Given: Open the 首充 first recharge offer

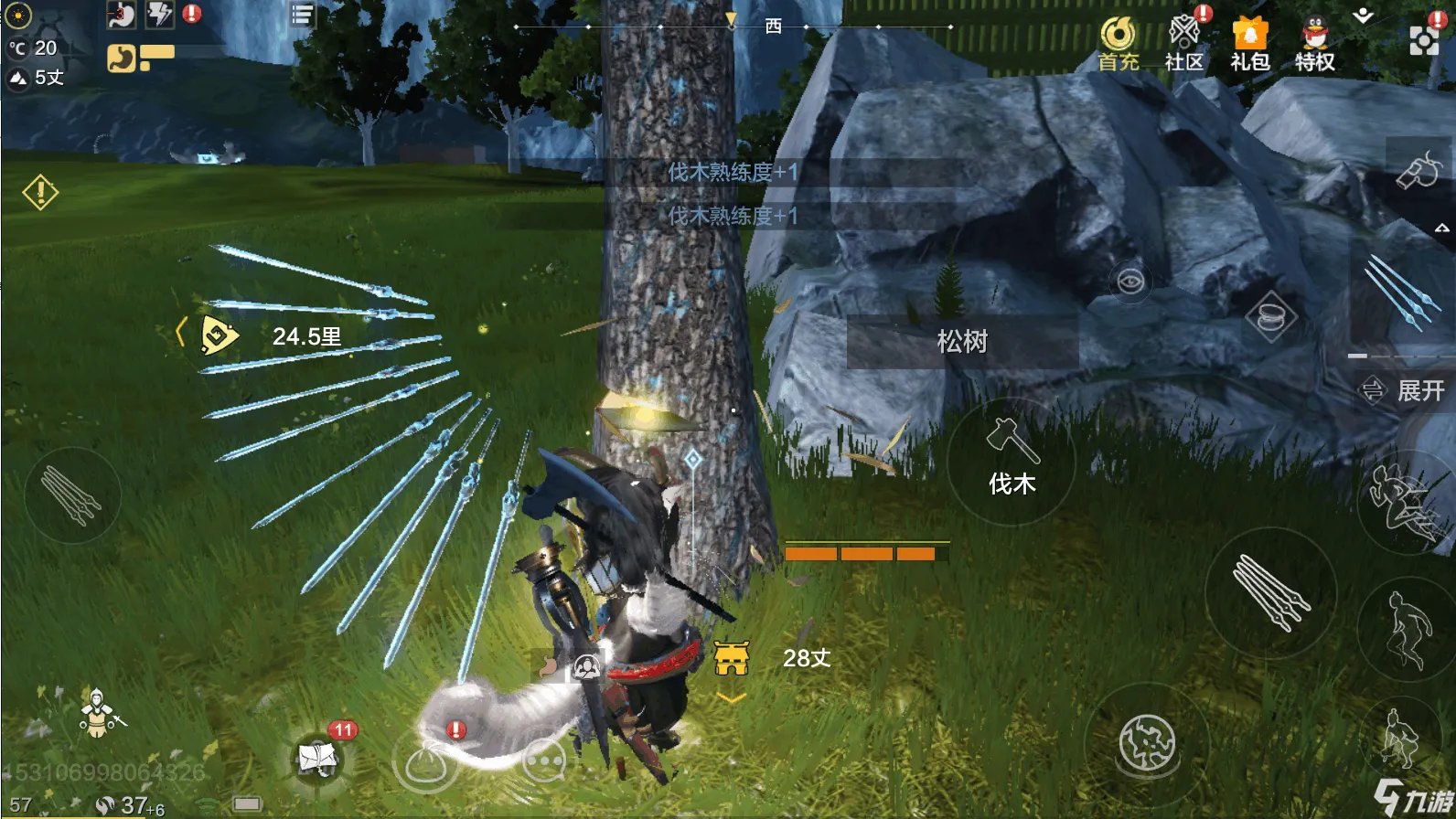Looking at the screenshot, I should tap(1119, 43).
